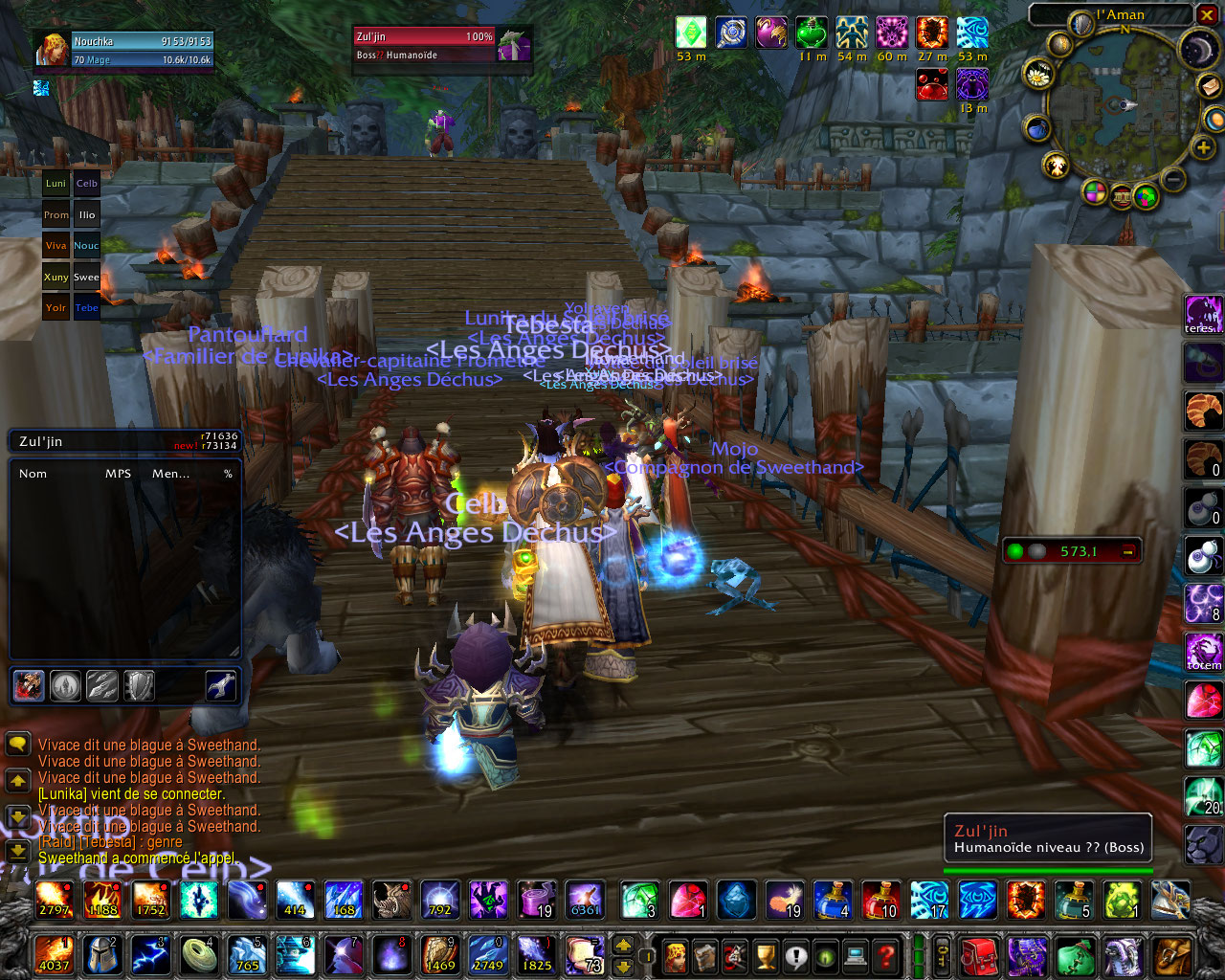Page action bar up with arrow button
The width and height of the screenshot is (1225, 980).
pos(623,945)
